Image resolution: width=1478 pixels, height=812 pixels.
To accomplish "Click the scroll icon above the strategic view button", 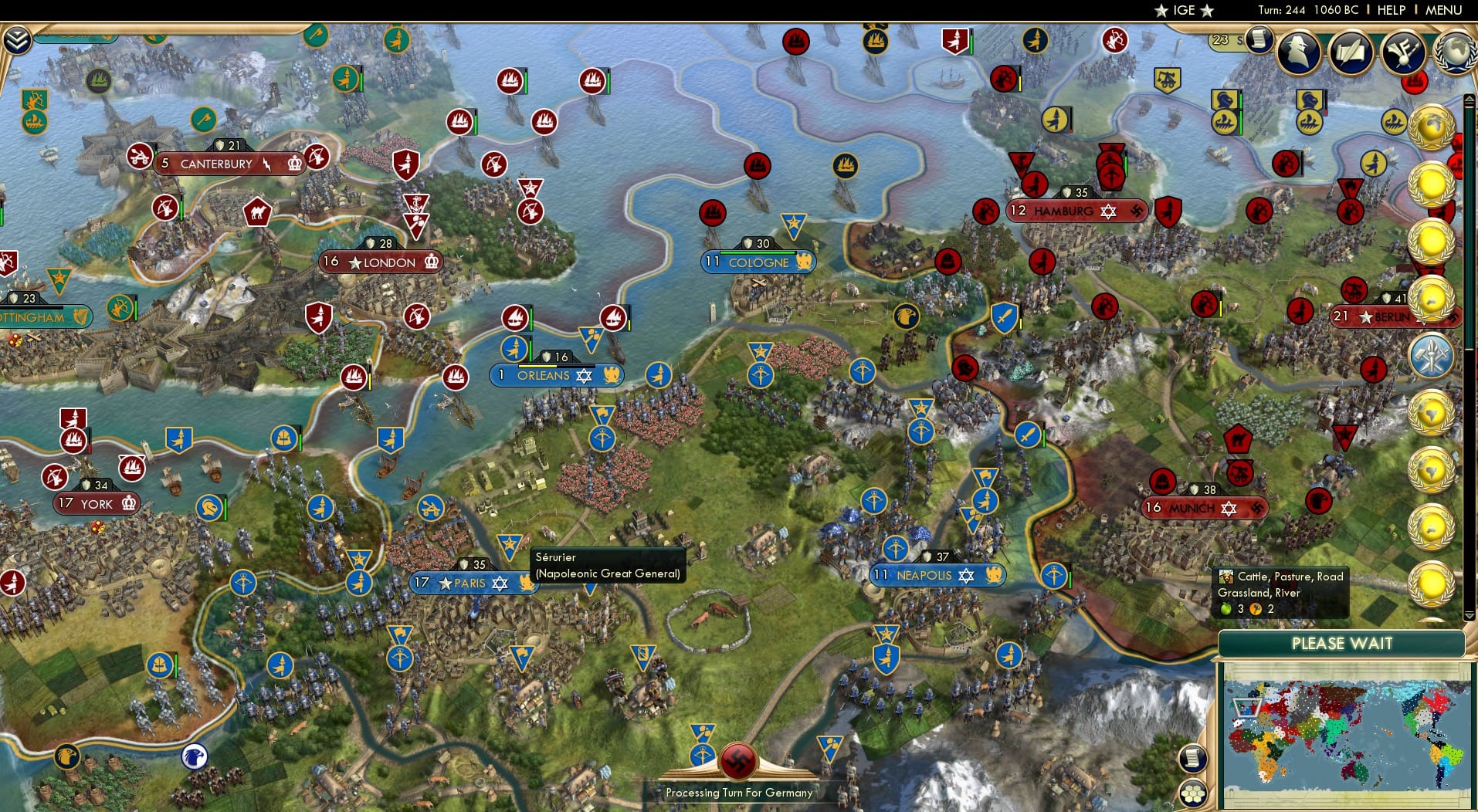I will point(1192,759).
